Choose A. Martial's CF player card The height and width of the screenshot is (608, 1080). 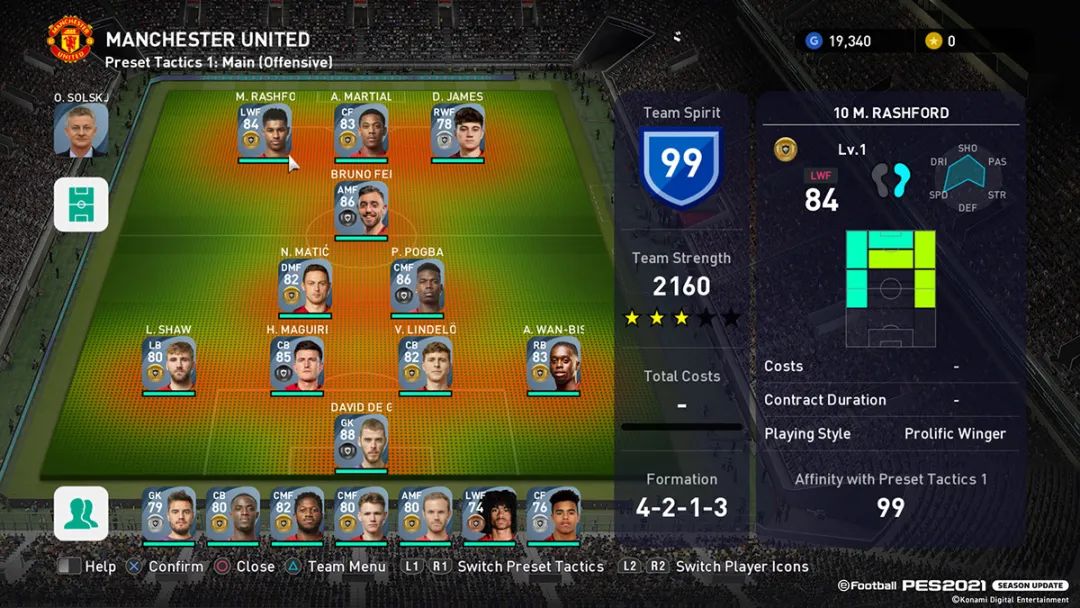click(x=361, y=132)
